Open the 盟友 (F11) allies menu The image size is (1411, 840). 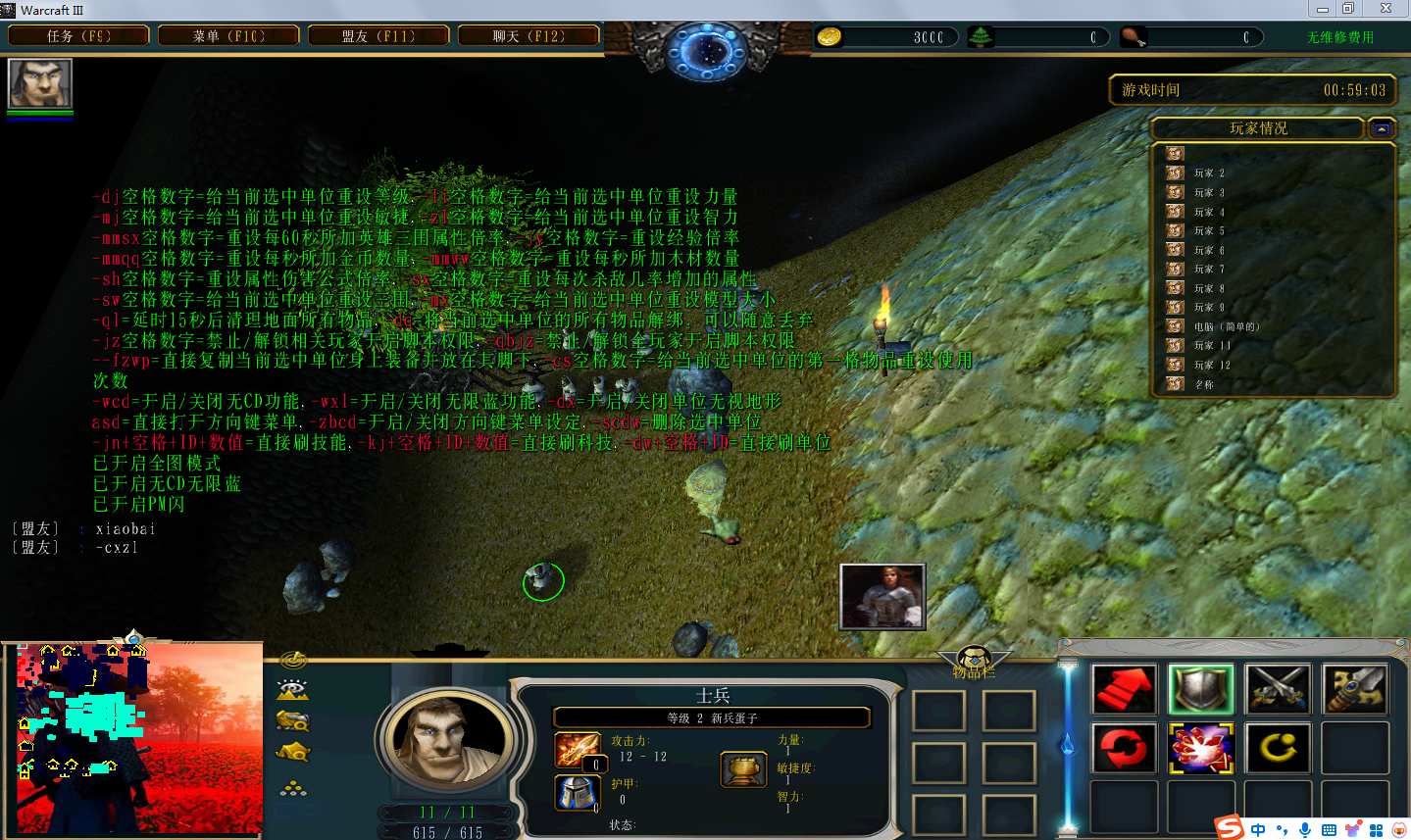click(x=378, y=36)
